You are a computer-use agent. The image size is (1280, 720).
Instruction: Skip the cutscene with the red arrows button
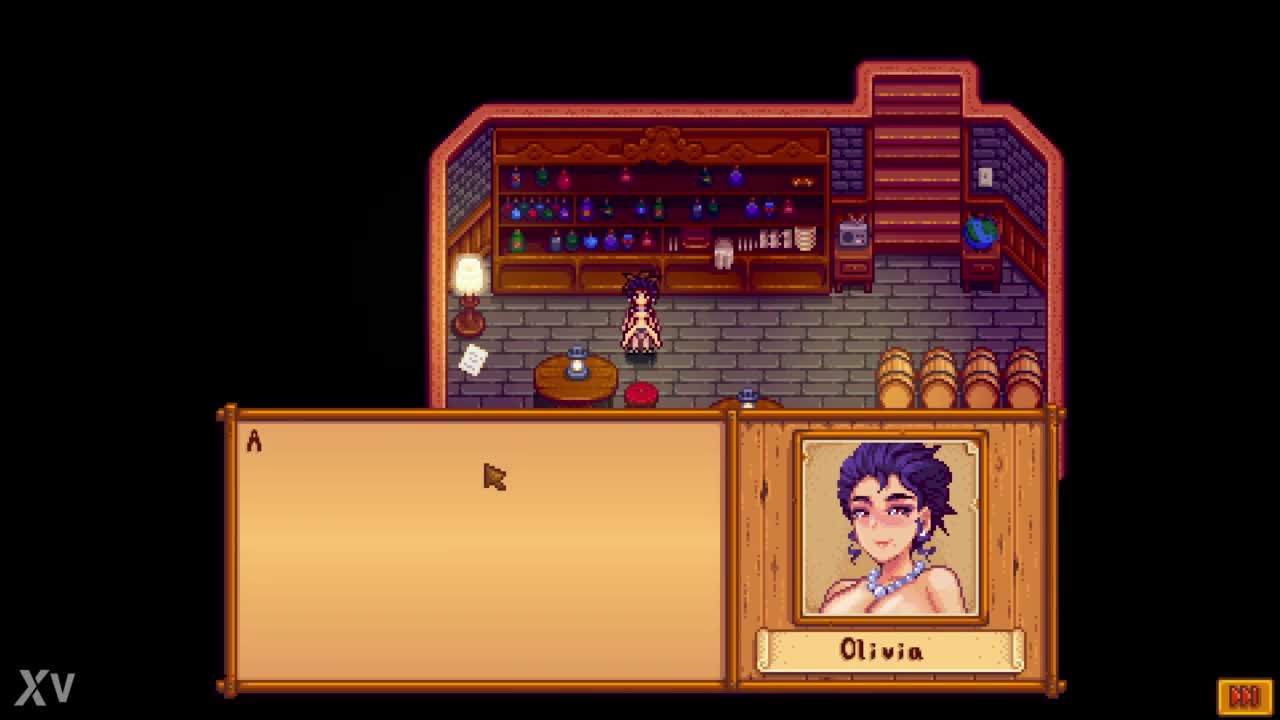[x=1244, y=695]
